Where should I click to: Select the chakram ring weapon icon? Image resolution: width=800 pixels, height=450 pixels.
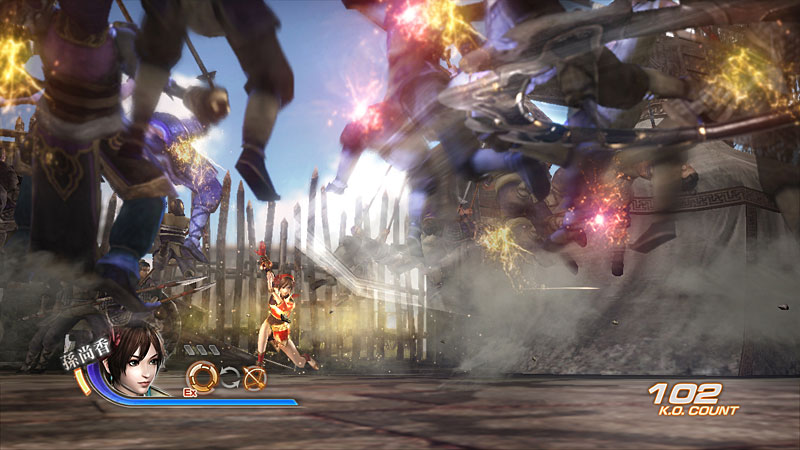202,376
